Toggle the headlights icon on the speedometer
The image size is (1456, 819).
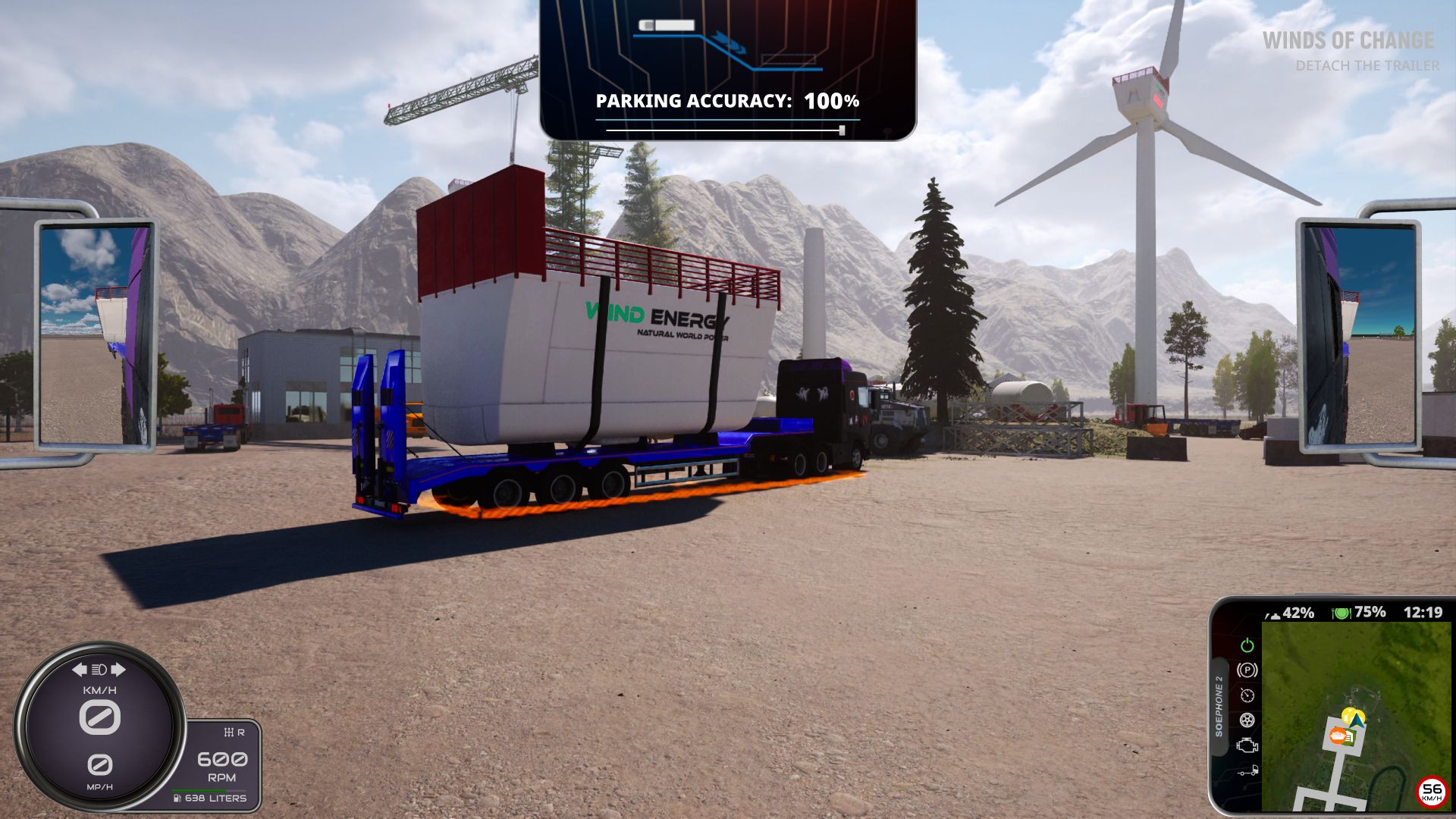point(99,669)
